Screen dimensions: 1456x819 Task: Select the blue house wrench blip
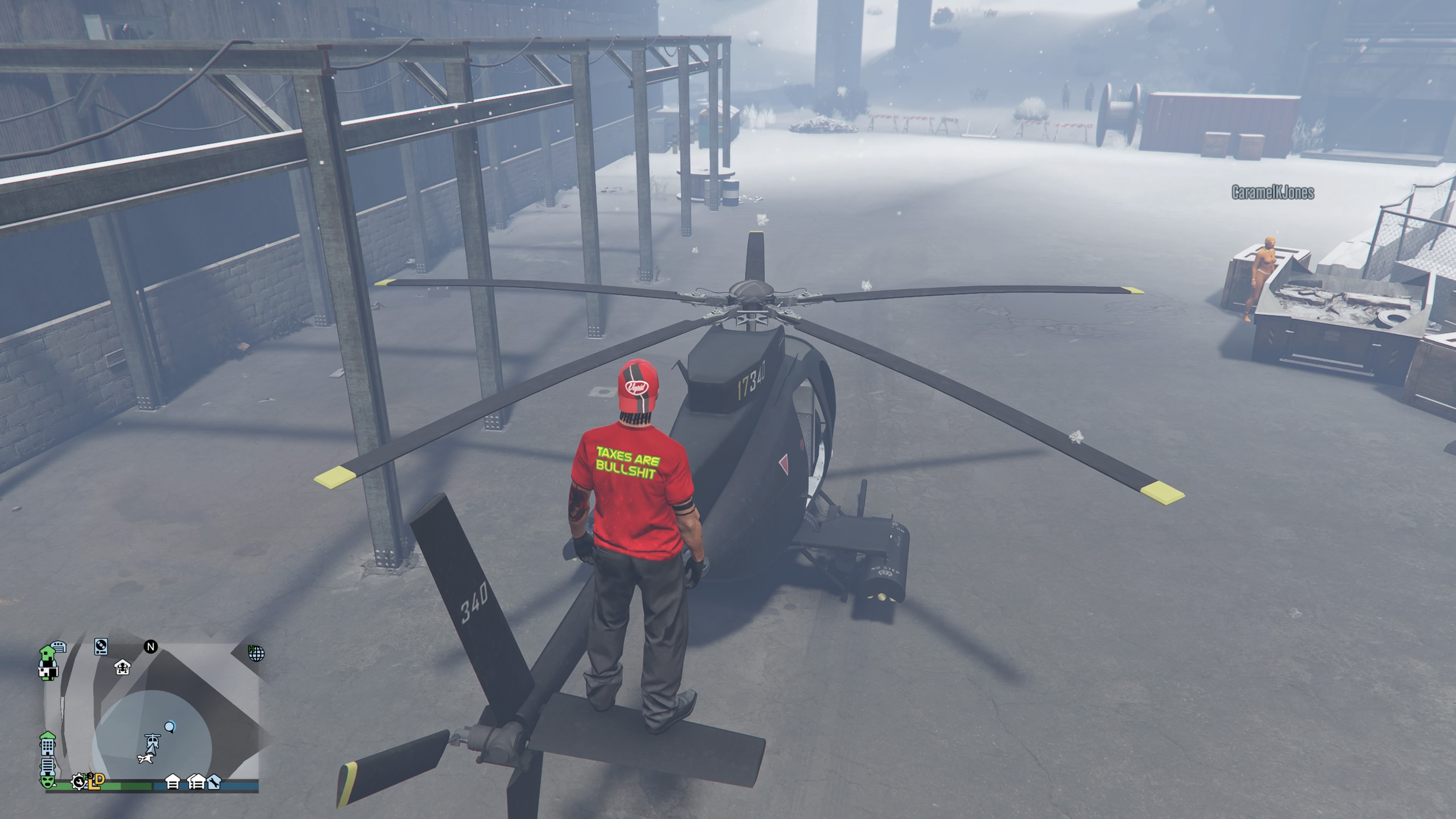[213, 782]
